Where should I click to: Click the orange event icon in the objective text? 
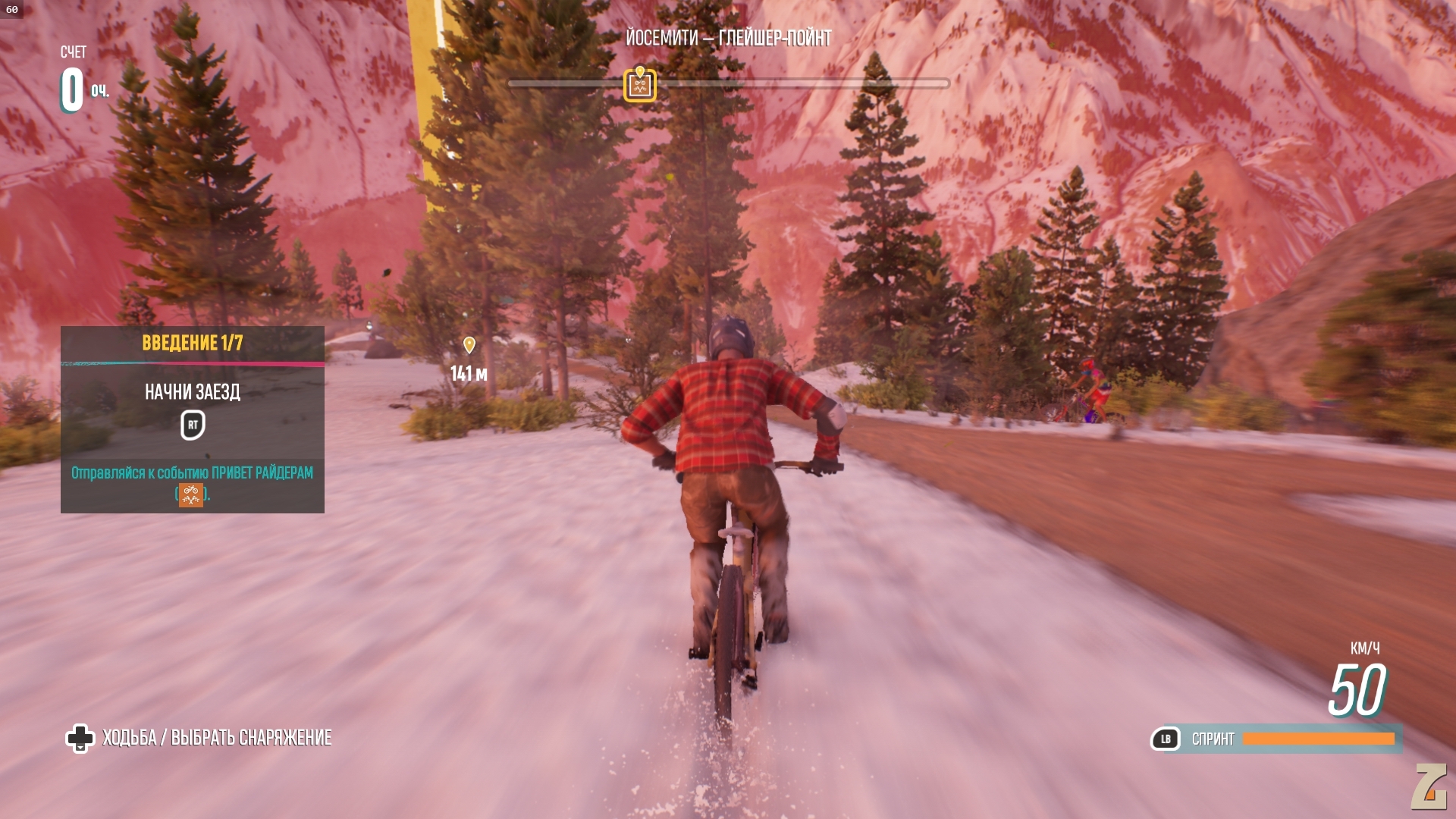tap(191, 495)
